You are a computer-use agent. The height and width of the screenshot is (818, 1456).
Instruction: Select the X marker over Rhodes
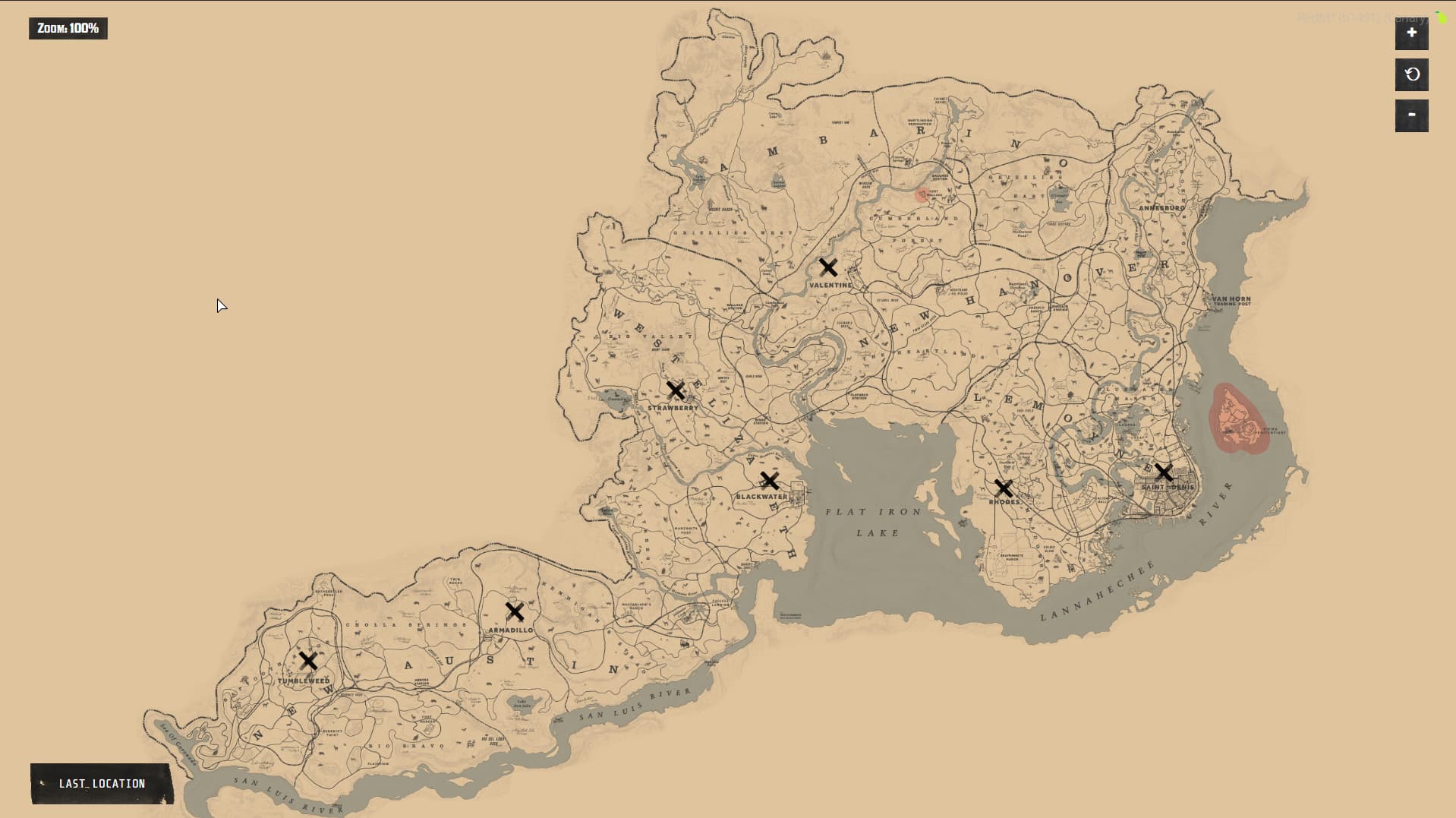1005,488
